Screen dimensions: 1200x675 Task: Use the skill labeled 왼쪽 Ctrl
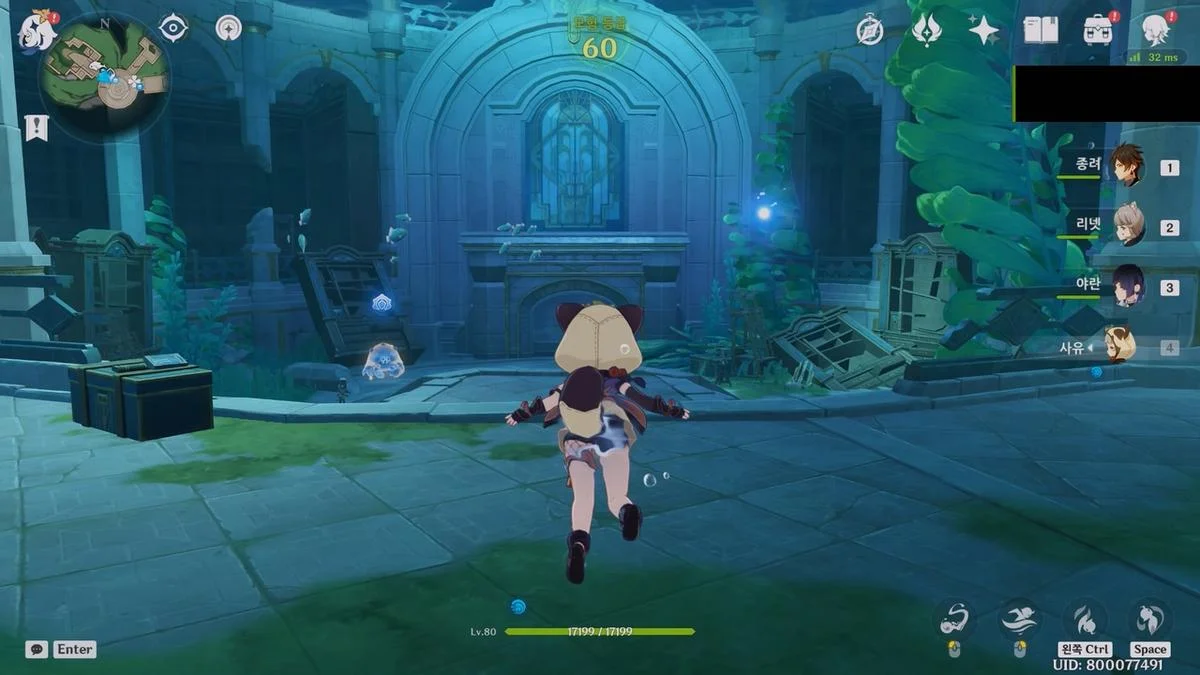tap(1084, 620)
